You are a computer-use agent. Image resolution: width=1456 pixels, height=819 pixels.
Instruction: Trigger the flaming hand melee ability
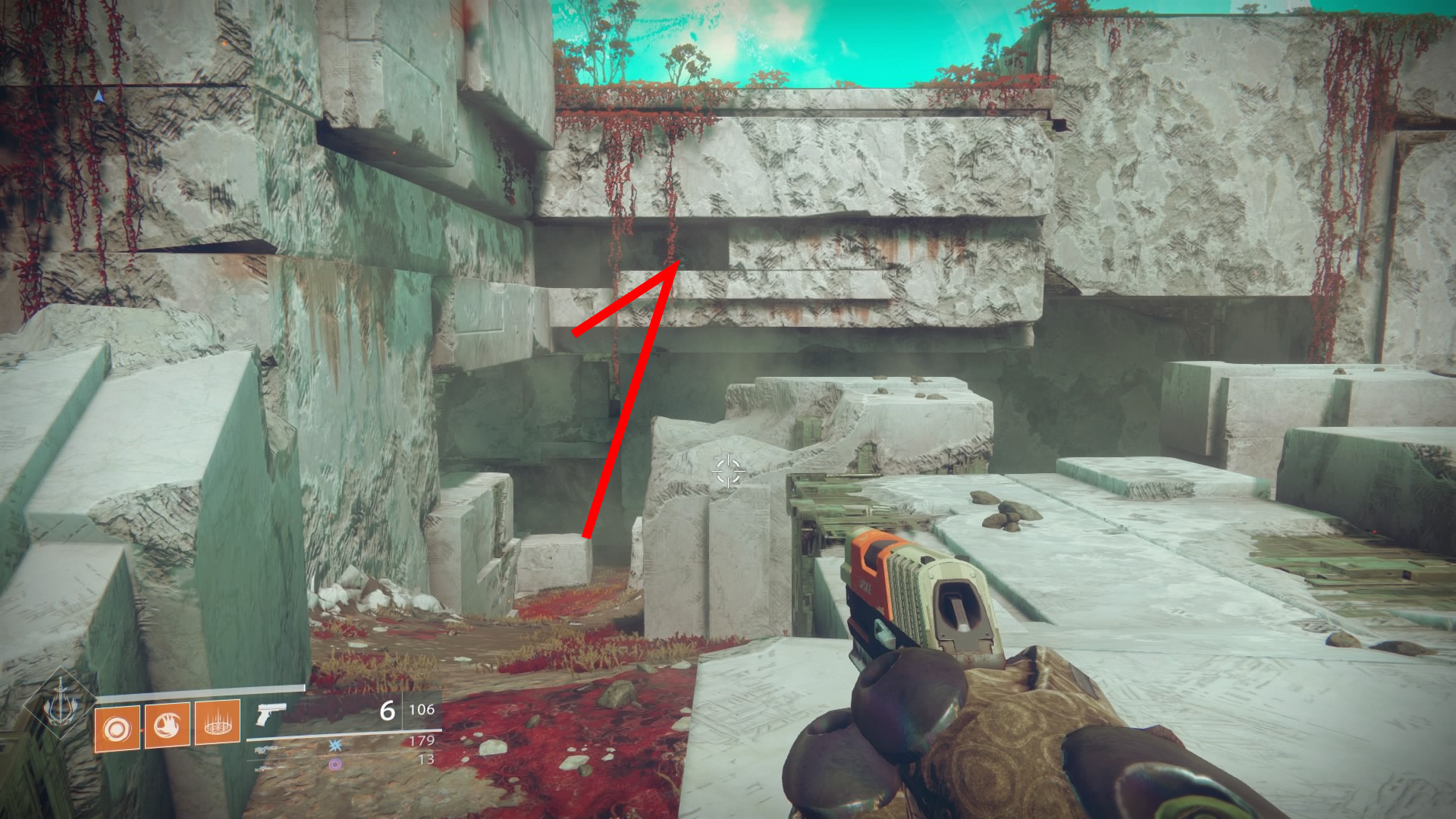(167, 726)
